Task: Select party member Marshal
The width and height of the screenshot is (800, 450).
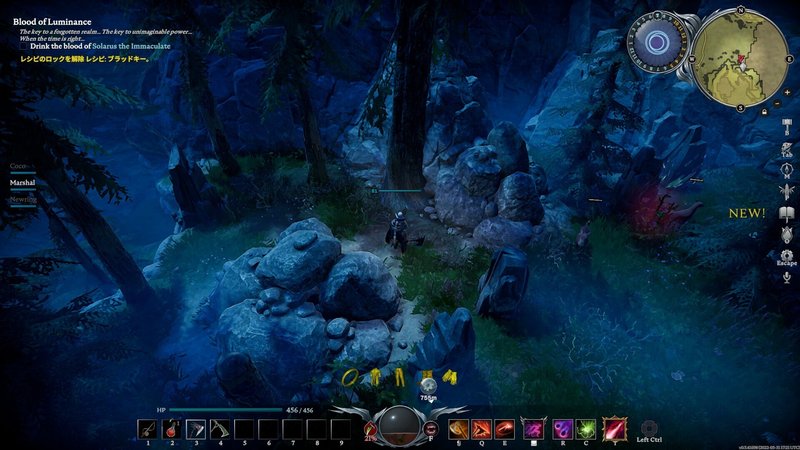Action: tap(22, 183)
